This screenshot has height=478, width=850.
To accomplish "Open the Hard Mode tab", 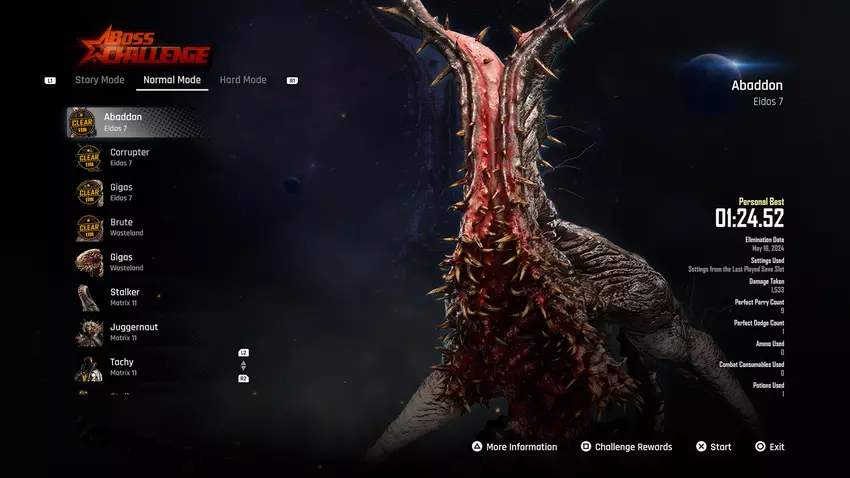I will [243, 80].
